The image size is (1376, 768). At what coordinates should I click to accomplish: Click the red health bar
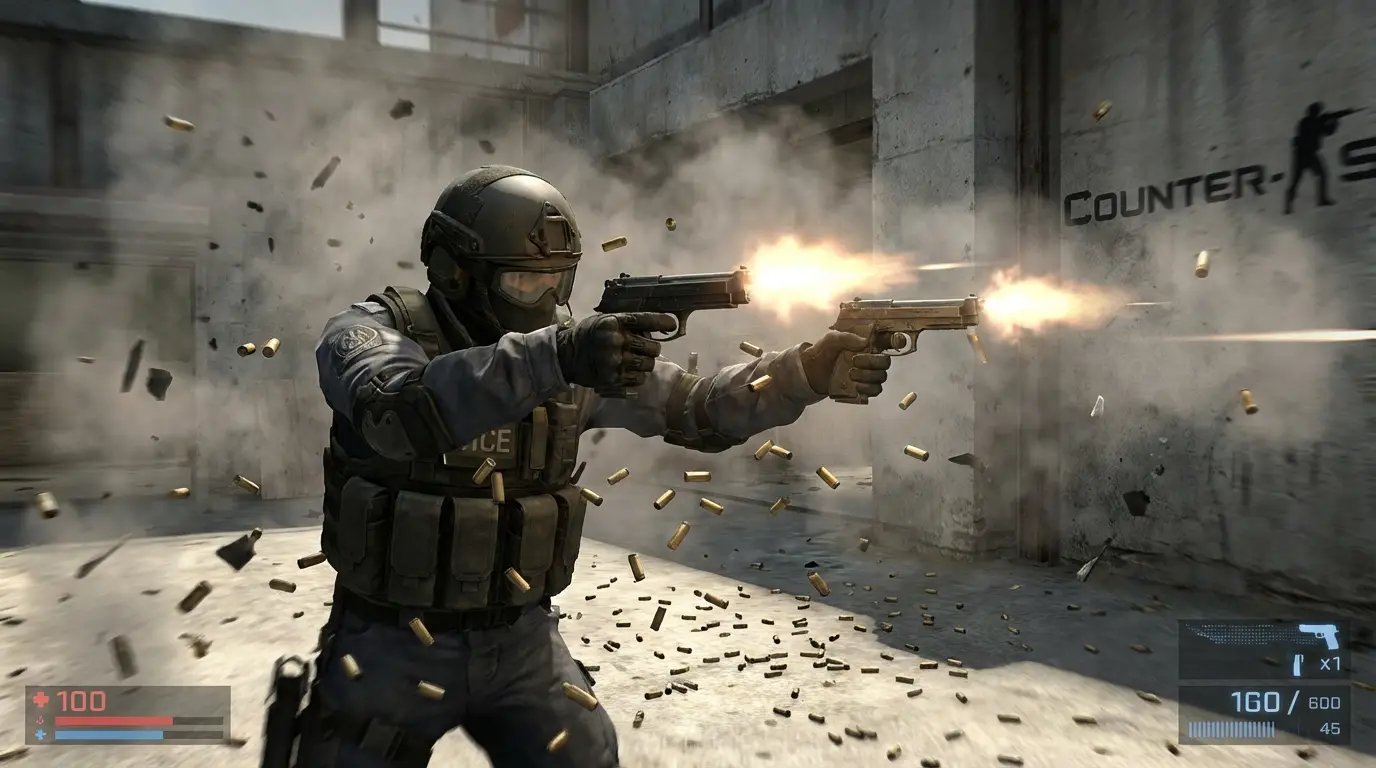pos(115,721)
